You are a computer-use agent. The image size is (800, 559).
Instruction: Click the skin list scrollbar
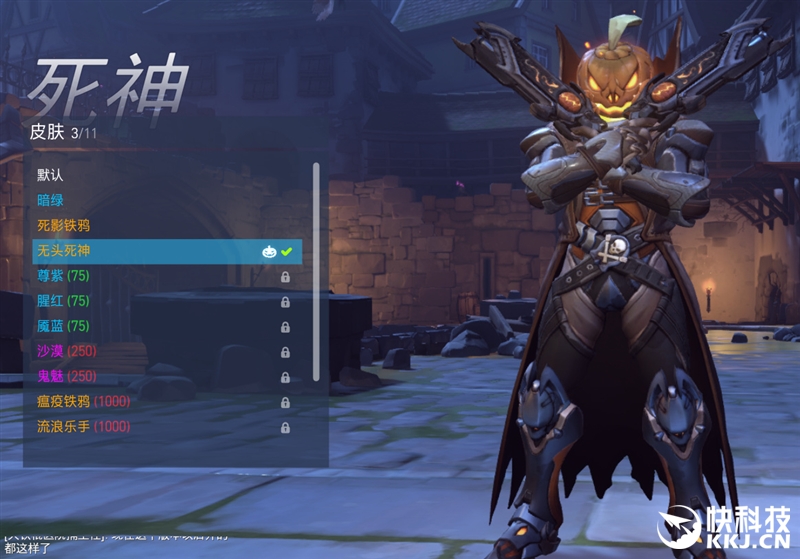[316, 272]
